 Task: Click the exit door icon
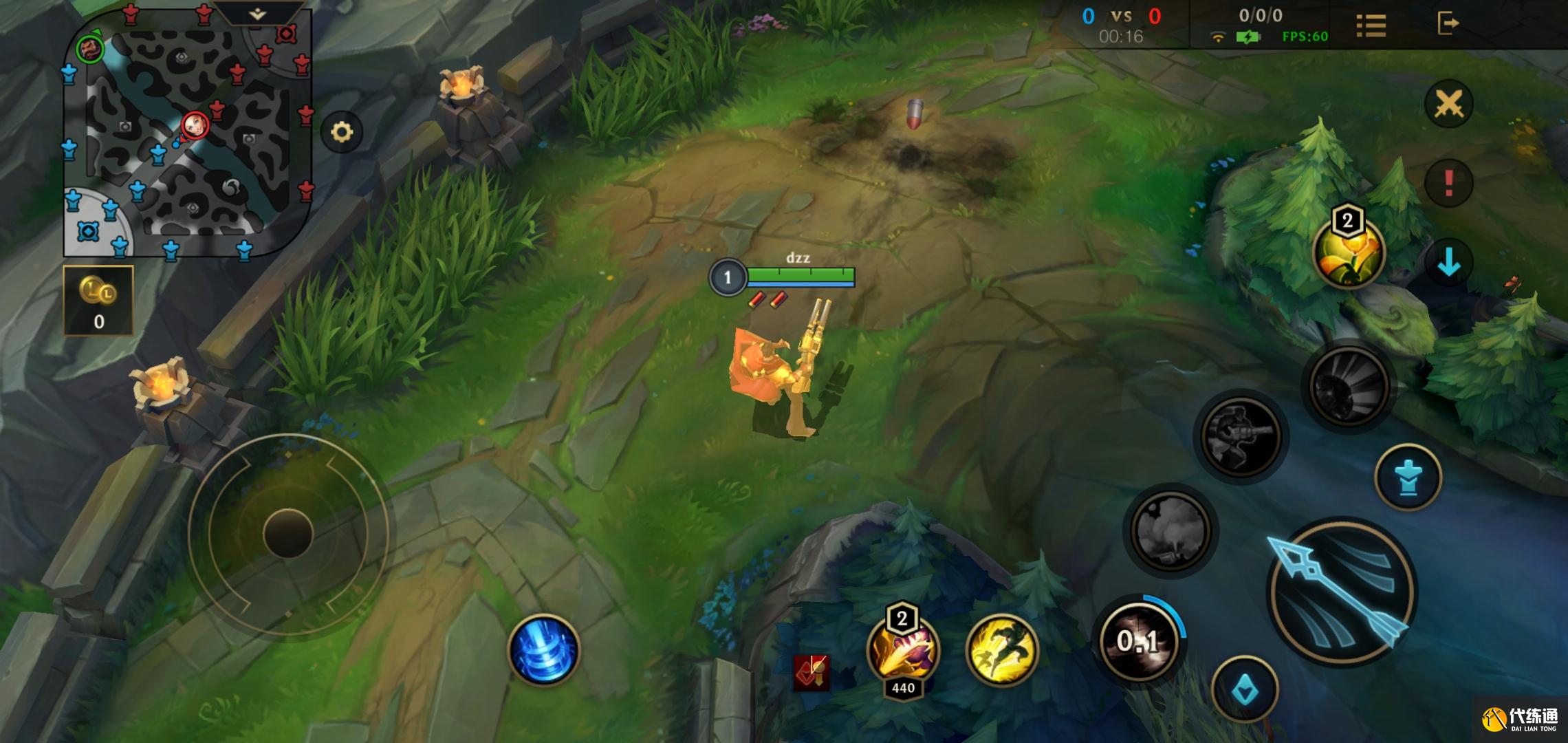click(1448, 23)
